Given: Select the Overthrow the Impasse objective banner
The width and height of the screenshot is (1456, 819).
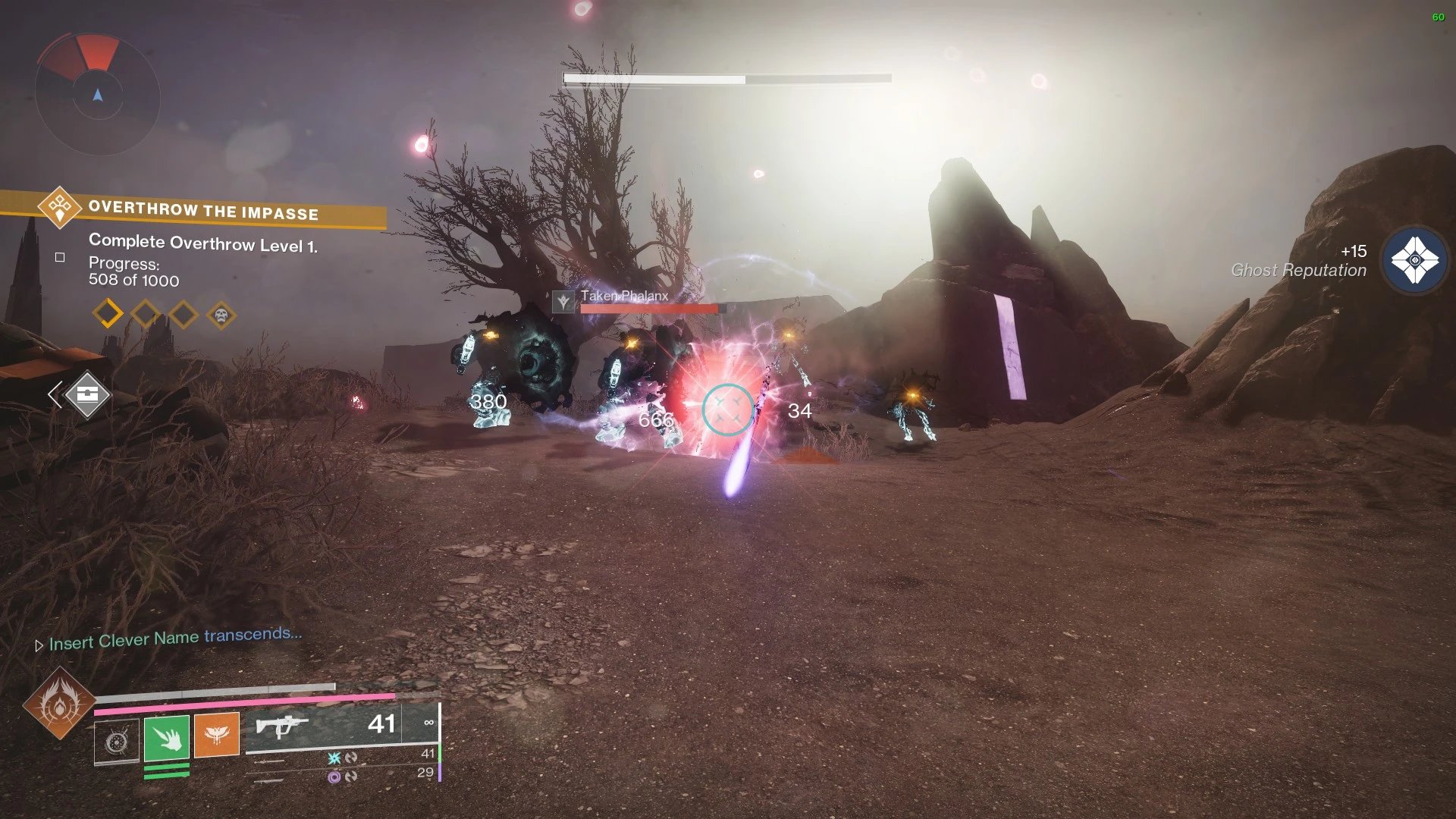Looking at the screenshot, I should 202,209.
